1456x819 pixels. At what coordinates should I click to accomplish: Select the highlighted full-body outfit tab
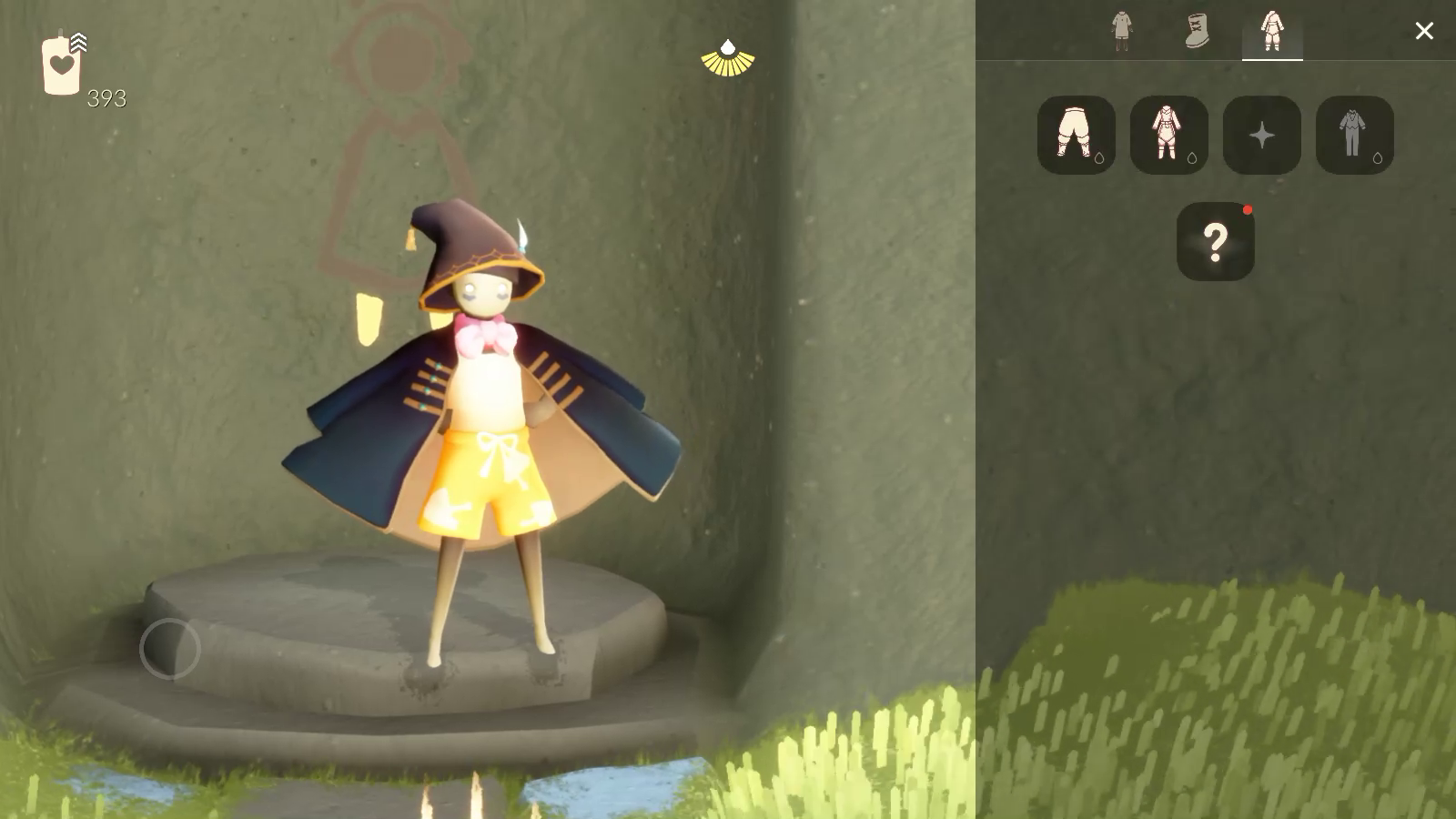[1272, 31]
